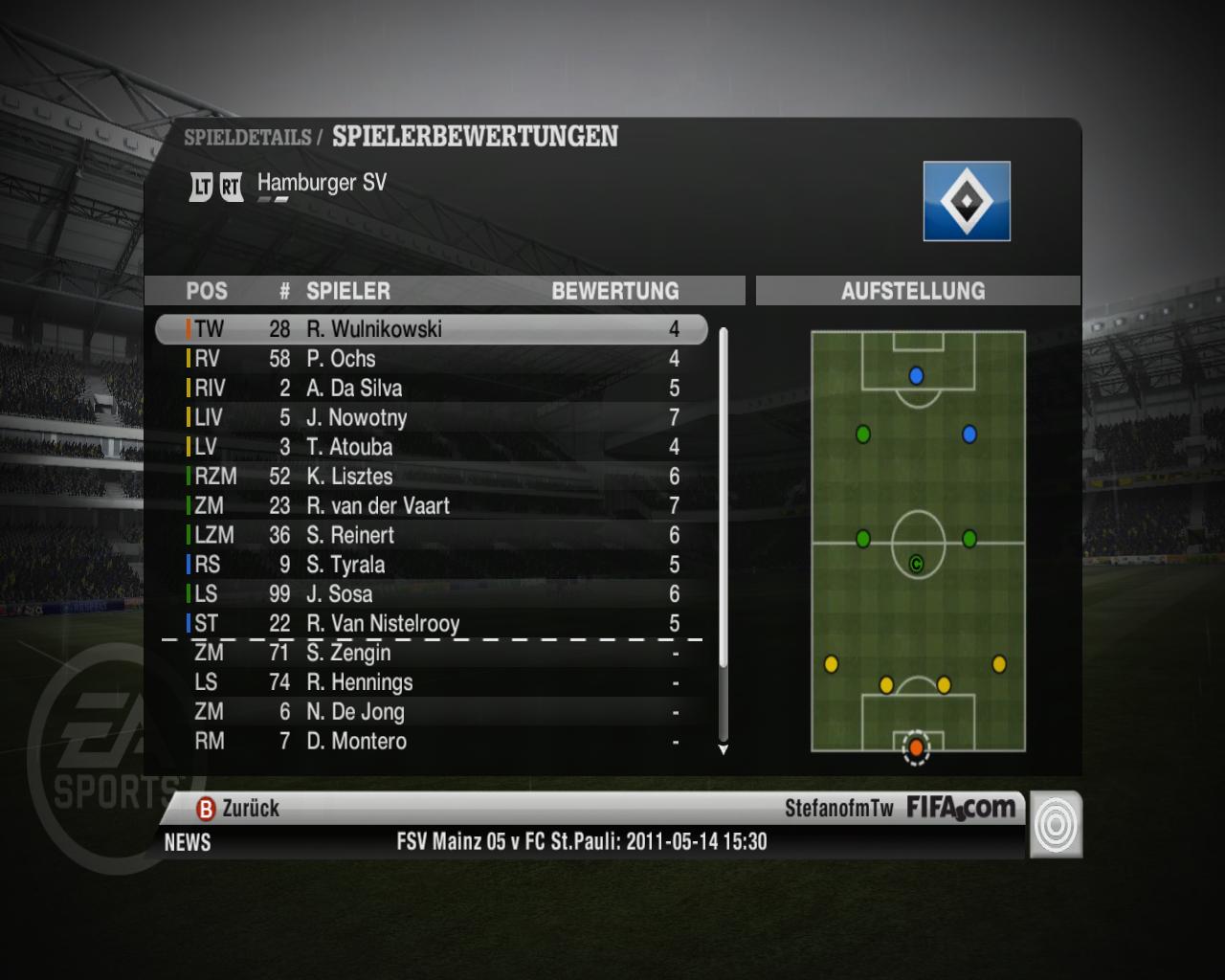Select S. Tyrala row

[431, 565]
